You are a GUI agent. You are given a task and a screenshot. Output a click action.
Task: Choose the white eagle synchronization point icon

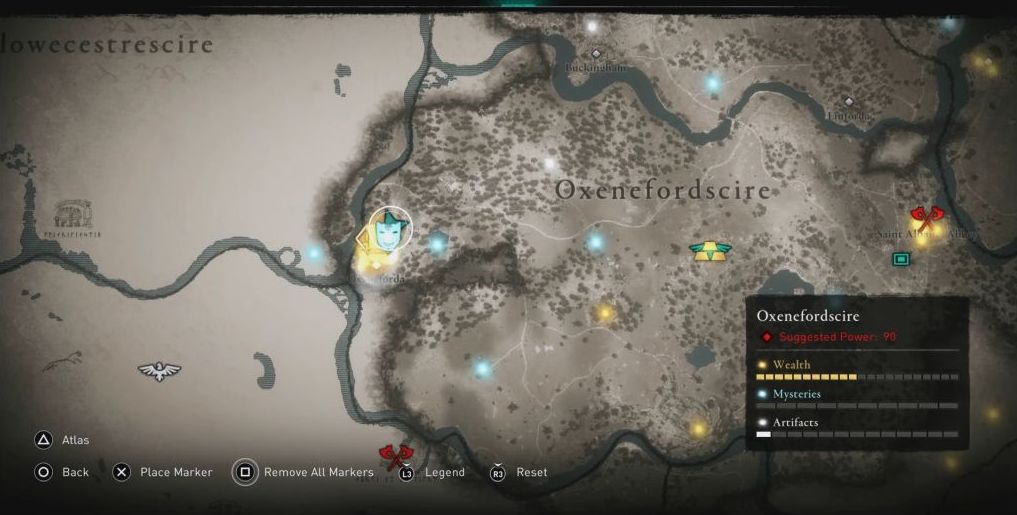pyautogui.click(x=159, y=371)
